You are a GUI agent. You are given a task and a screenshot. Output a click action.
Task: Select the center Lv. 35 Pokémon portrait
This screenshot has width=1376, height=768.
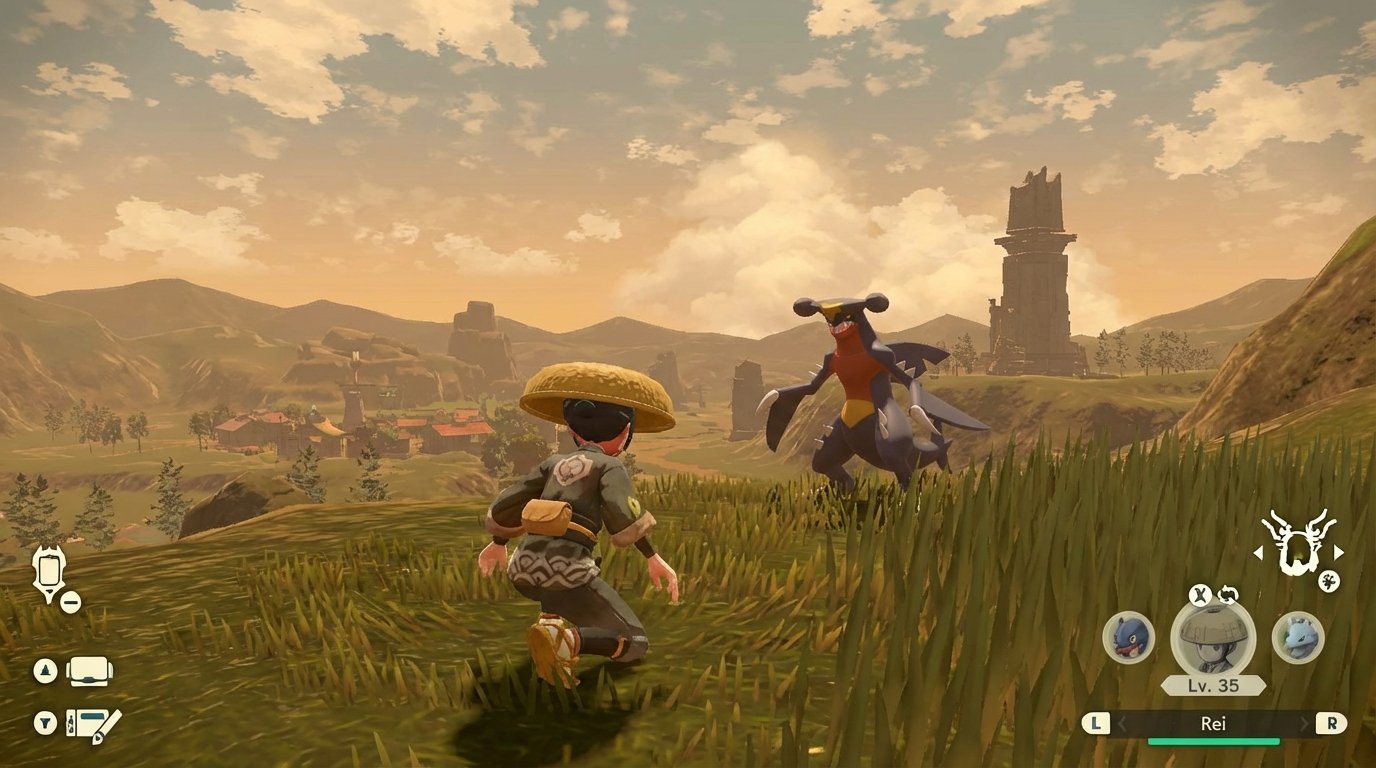(1213, 640)
